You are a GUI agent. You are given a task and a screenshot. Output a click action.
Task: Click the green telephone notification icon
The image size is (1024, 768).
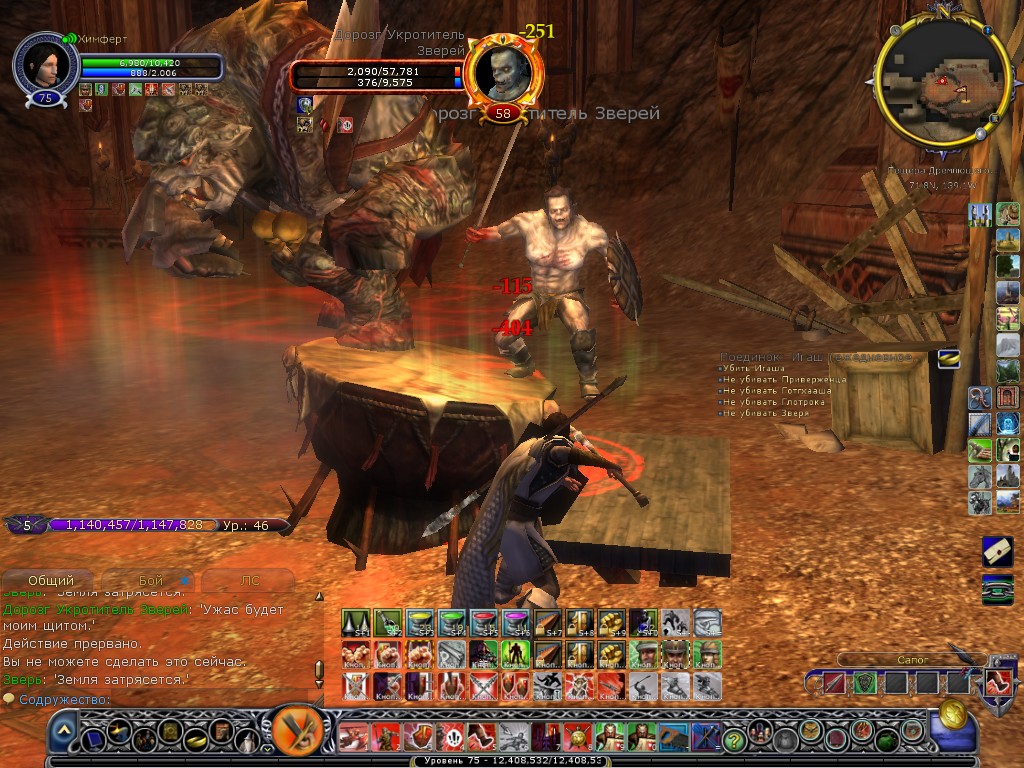(x=997, y=588)
